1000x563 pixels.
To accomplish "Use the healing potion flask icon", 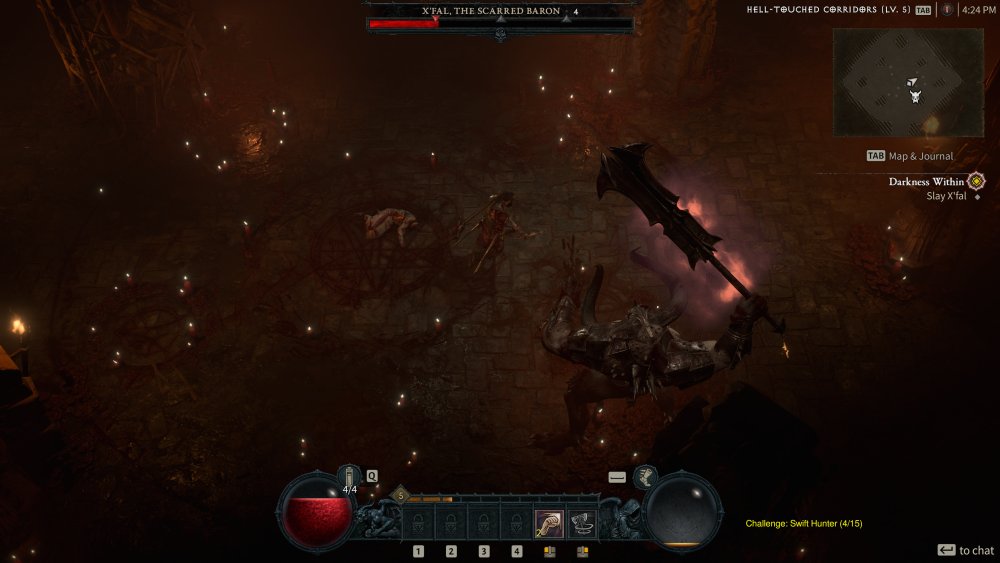I will point(349,476).
